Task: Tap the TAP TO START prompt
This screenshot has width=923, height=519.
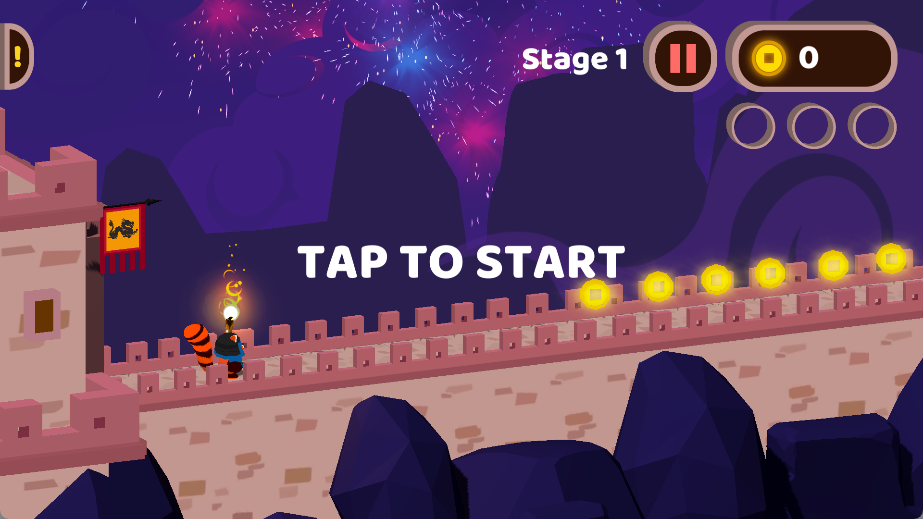Action: (461, 262)
